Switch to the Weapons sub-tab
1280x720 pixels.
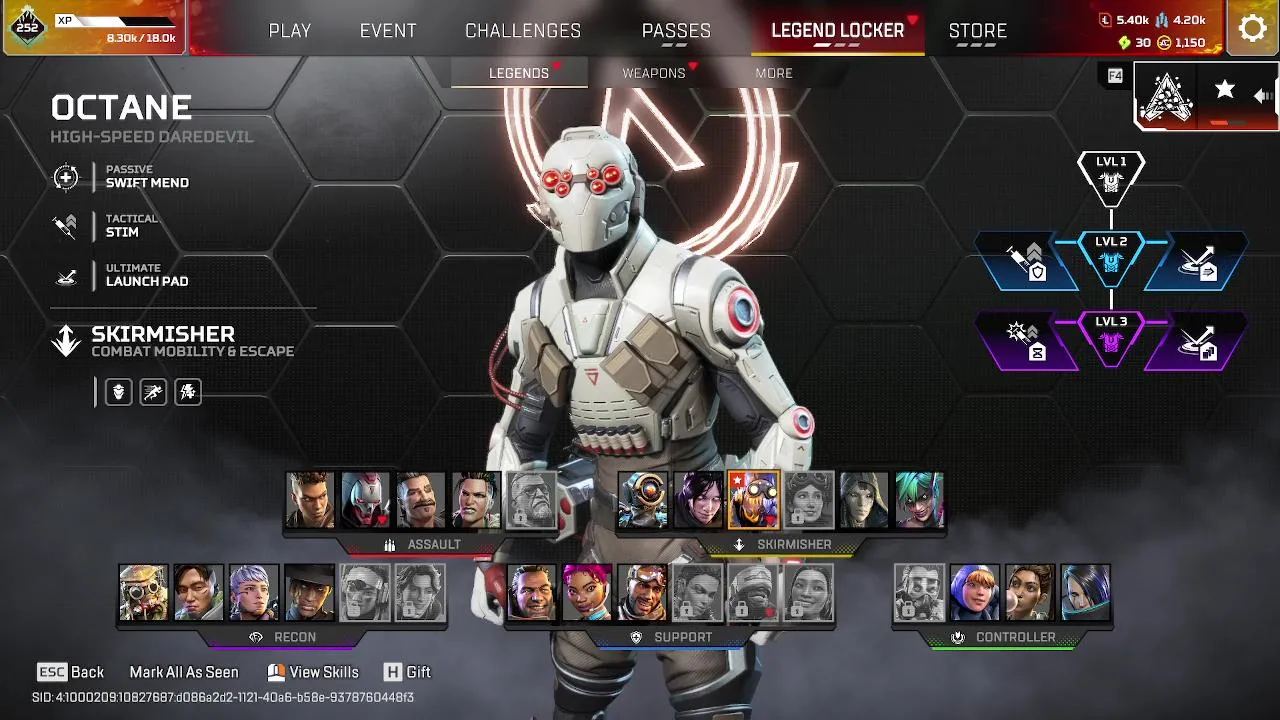[654, 73]
